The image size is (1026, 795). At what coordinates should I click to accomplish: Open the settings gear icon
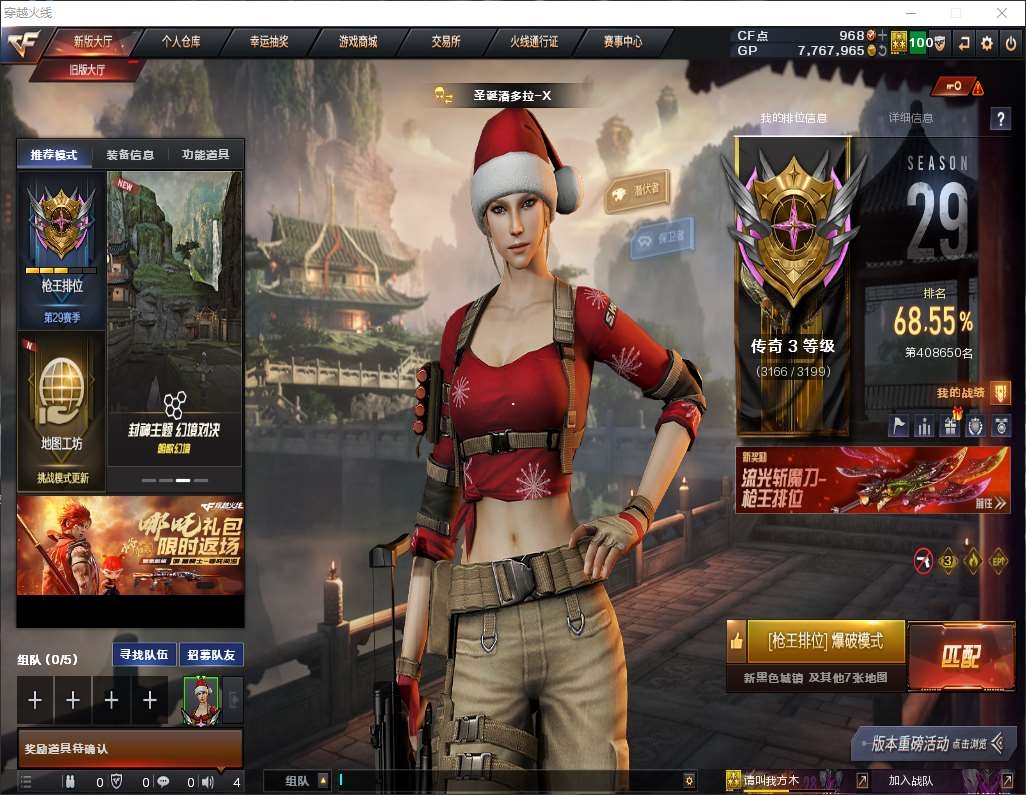coord(987,42)
